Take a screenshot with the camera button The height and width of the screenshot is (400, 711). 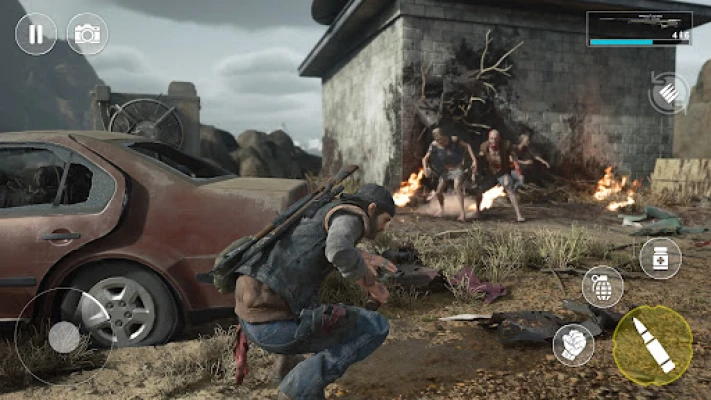pos(87,34)
